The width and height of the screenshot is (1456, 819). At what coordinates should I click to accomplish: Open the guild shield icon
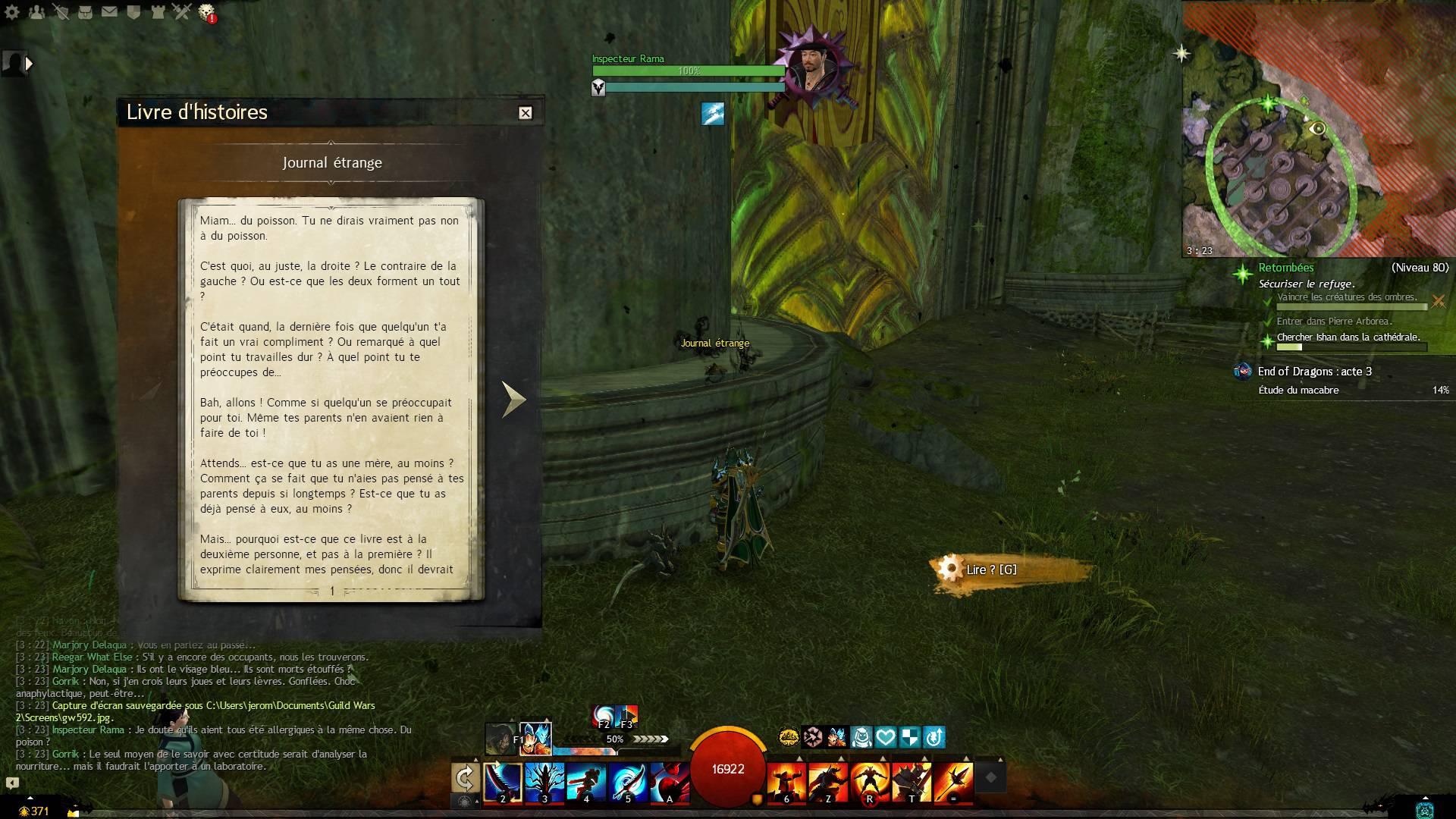133,12
